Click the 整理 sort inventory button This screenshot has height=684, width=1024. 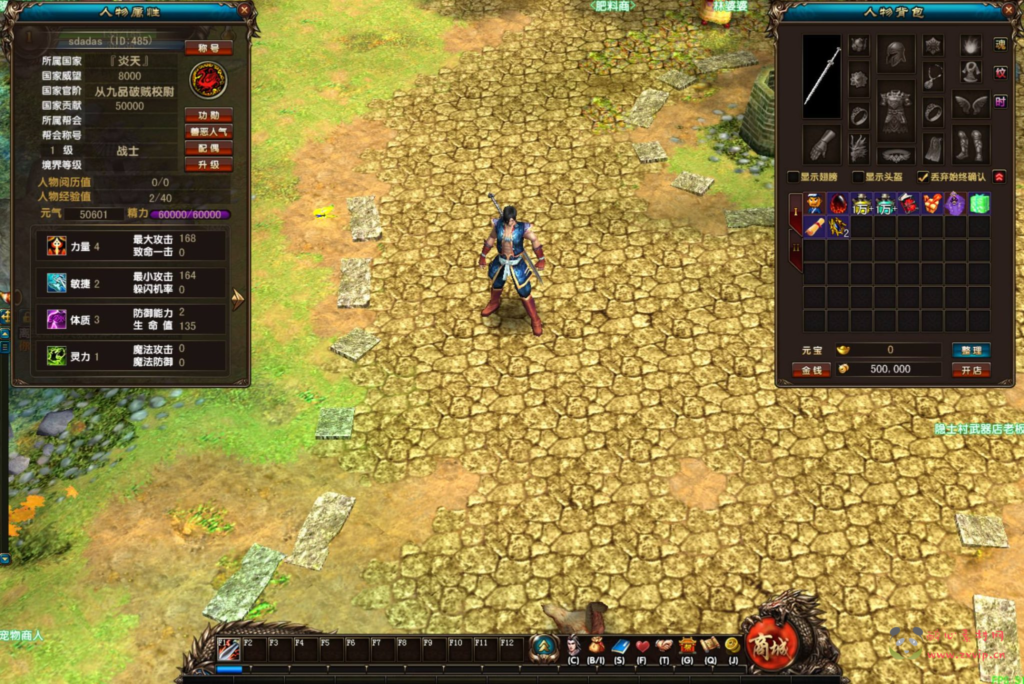coord(969,351)
